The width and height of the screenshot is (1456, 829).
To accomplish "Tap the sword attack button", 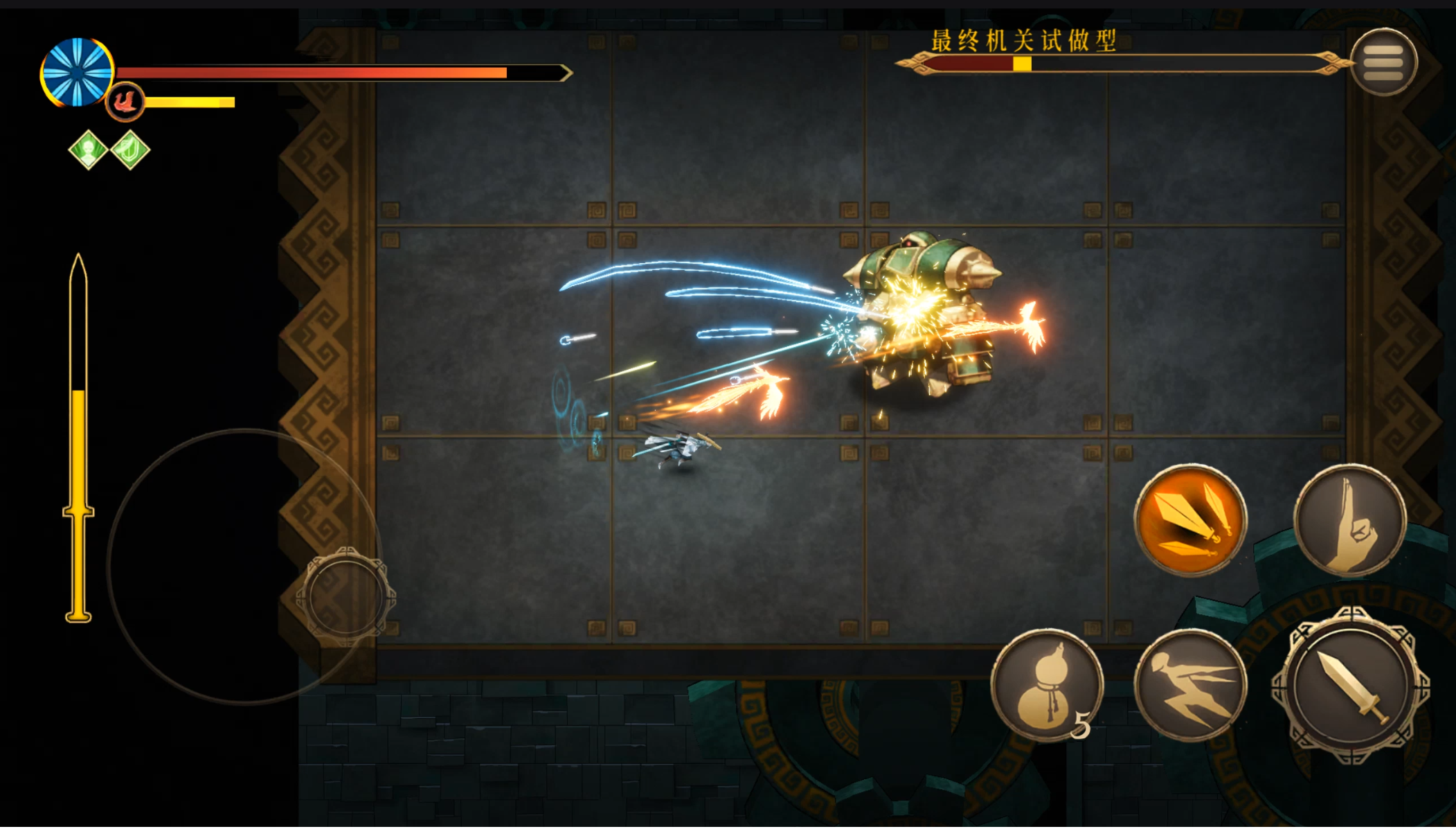I will (x=1350, y=684).
